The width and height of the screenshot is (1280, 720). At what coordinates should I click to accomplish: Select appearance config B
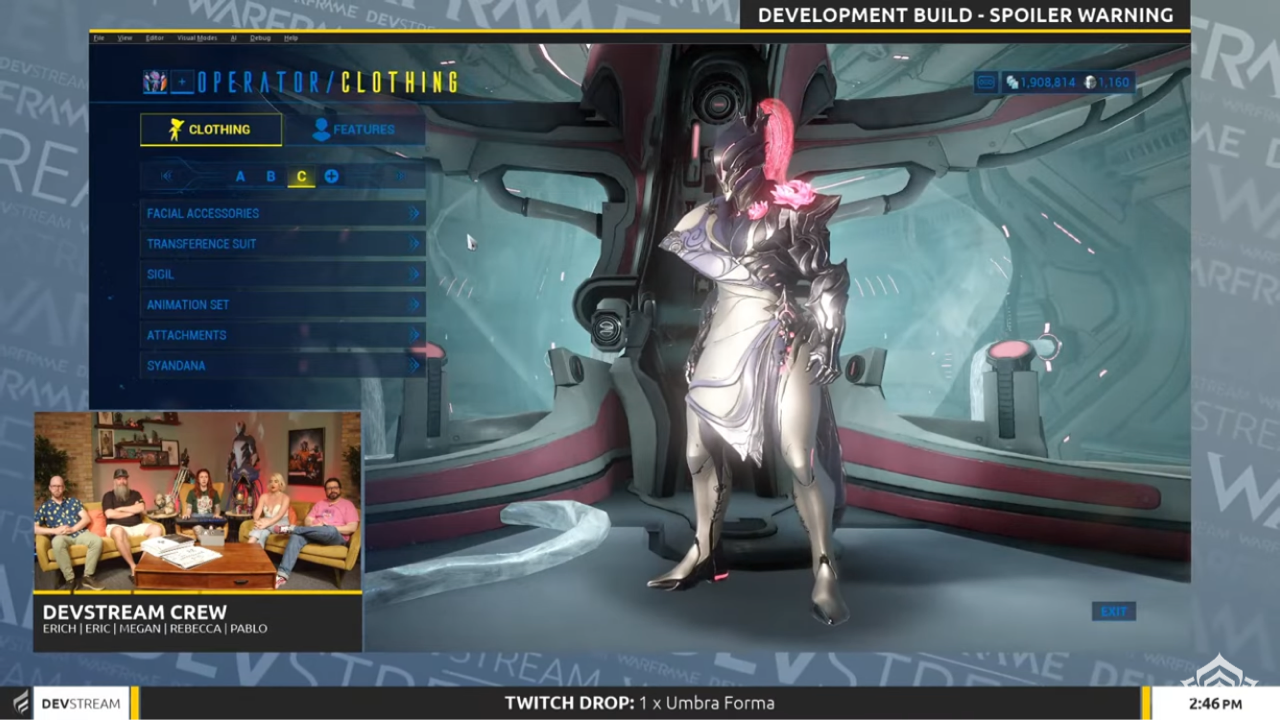pyautogui.click(x=271, y=176)
